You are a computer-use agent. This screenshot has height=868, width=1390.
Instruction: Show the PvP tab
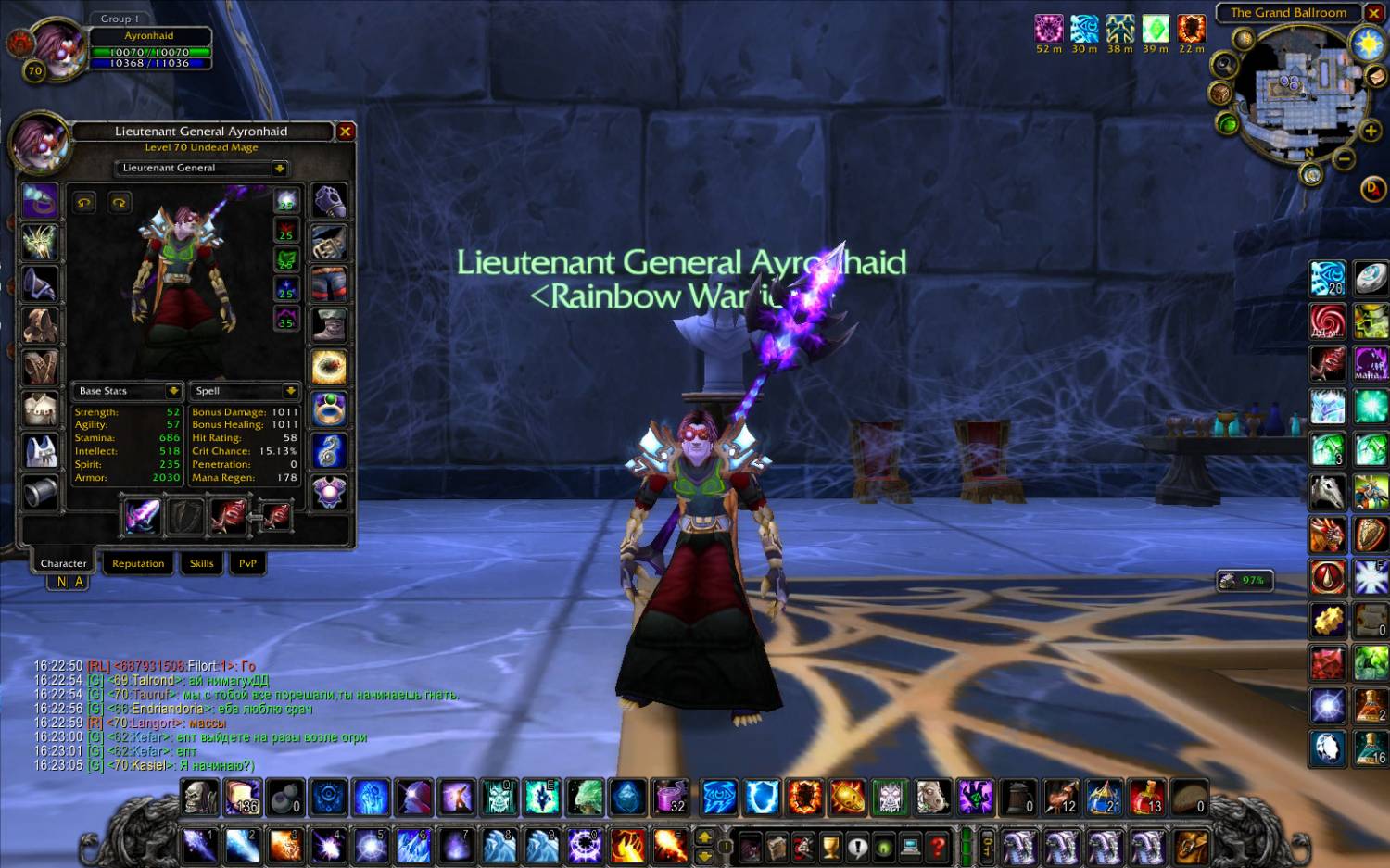click(x=247, y=563)
